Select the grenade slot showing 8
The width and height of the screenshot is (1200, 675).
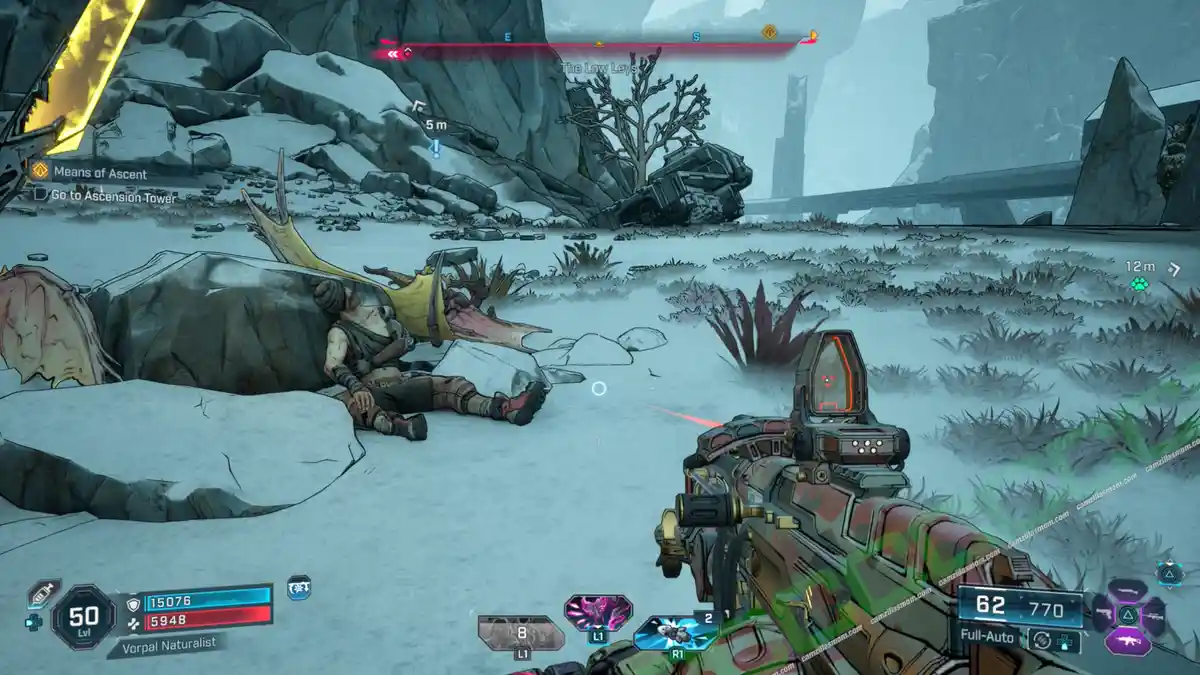[x=520, y=632]
